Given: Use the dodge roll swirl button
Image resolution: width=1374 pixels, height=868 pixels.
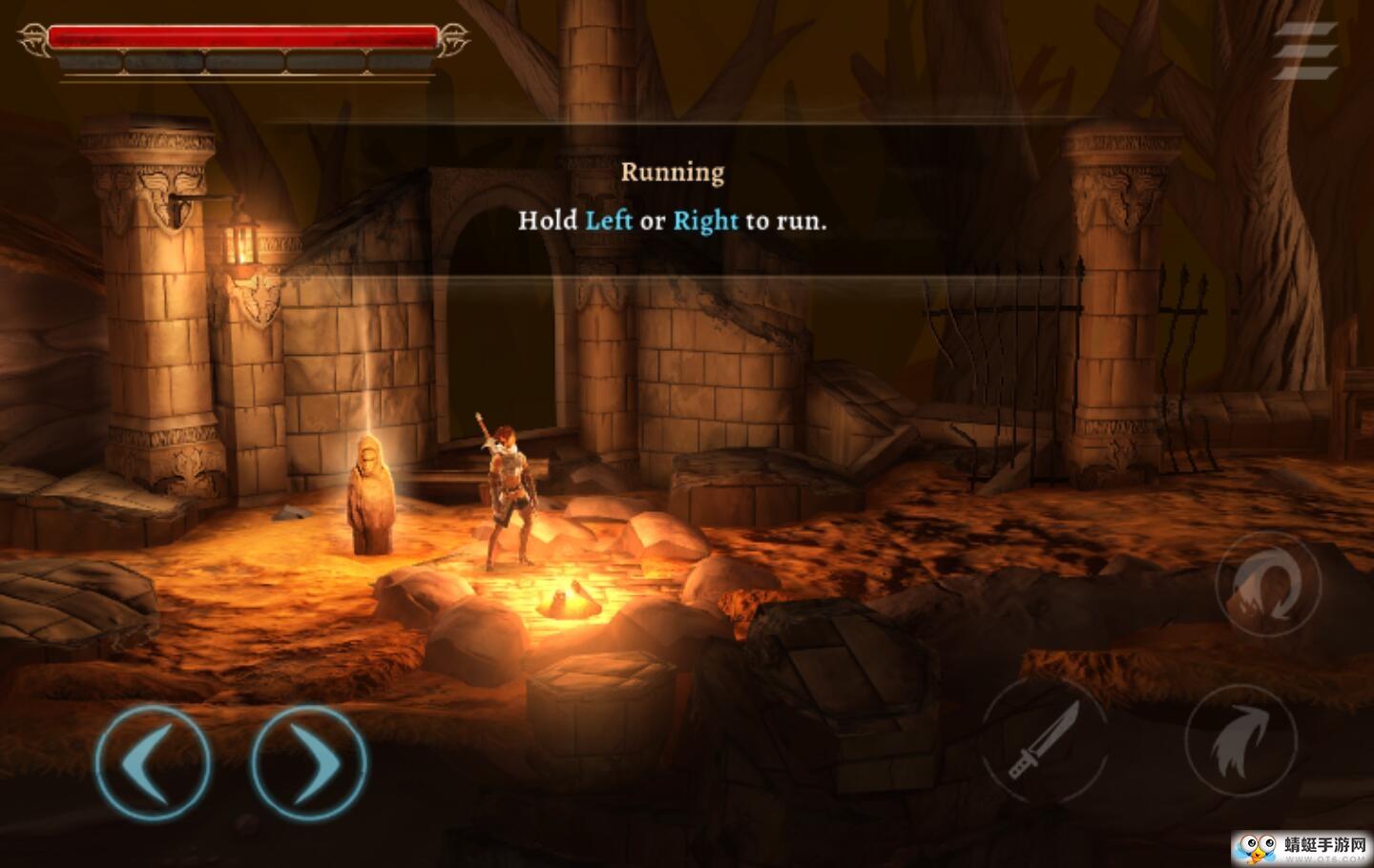Looking at the screenshot, I should [1268, 583].
